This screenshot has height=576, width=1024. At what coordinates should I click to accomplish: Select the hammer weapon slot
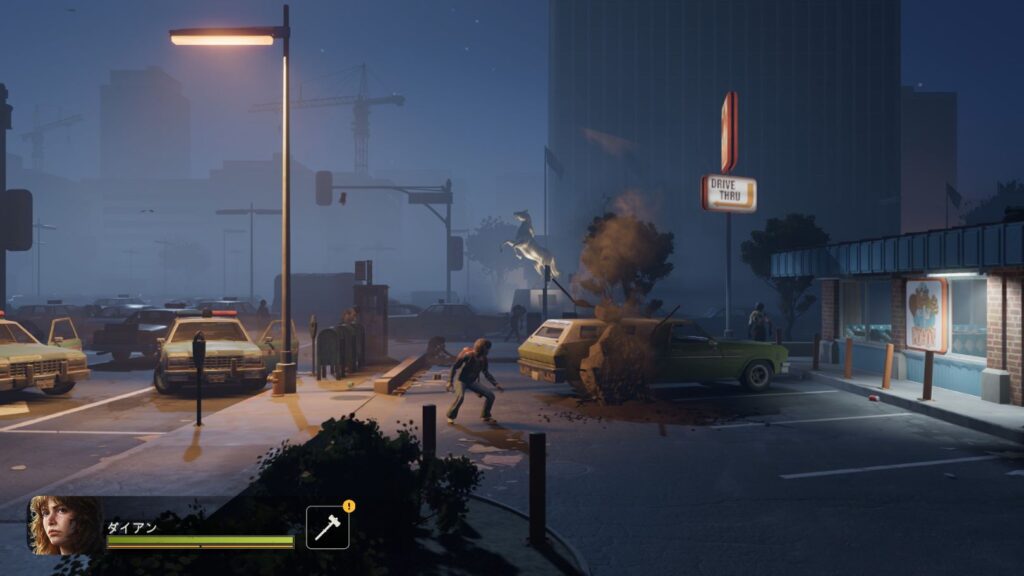coord(327,528)
